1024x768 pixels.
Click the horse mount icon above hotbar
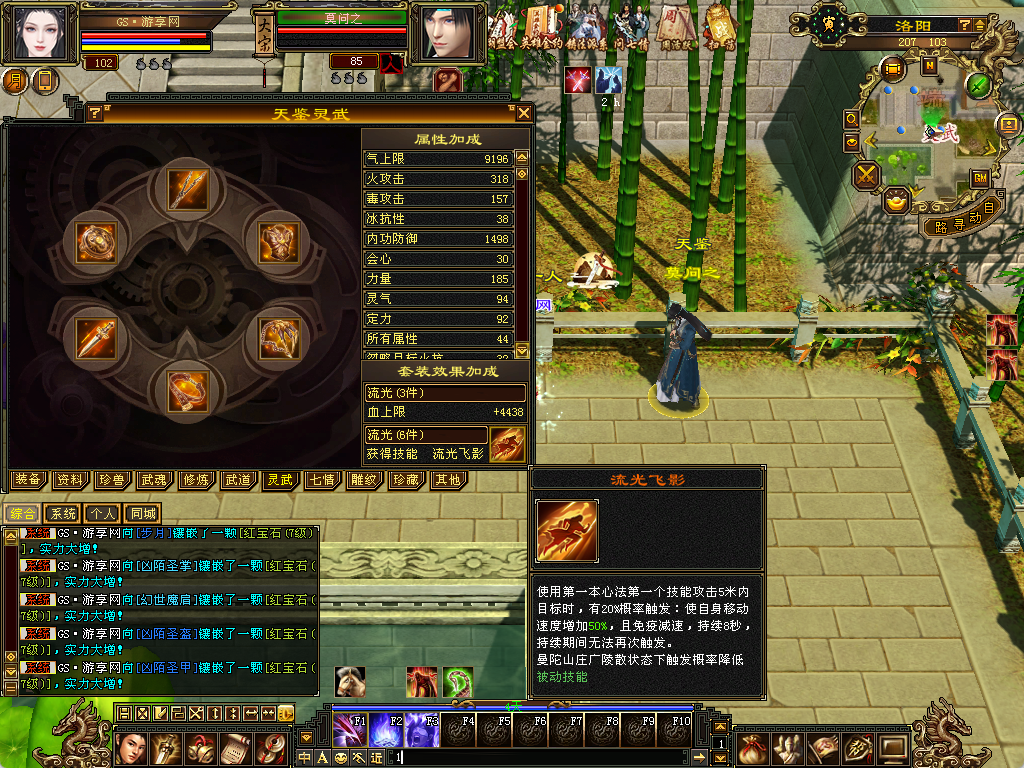click(x=349, y=681)
